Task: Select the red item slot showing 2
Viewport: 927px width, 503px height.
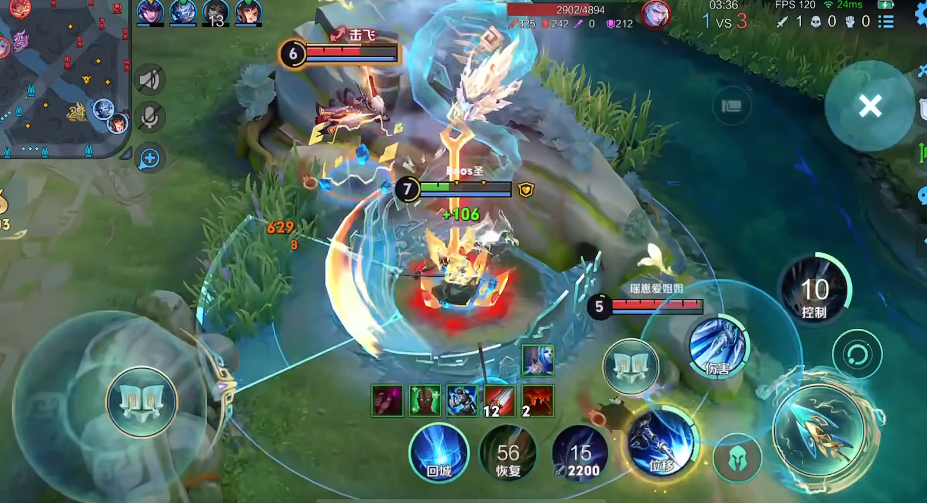Action: point(537,400)
